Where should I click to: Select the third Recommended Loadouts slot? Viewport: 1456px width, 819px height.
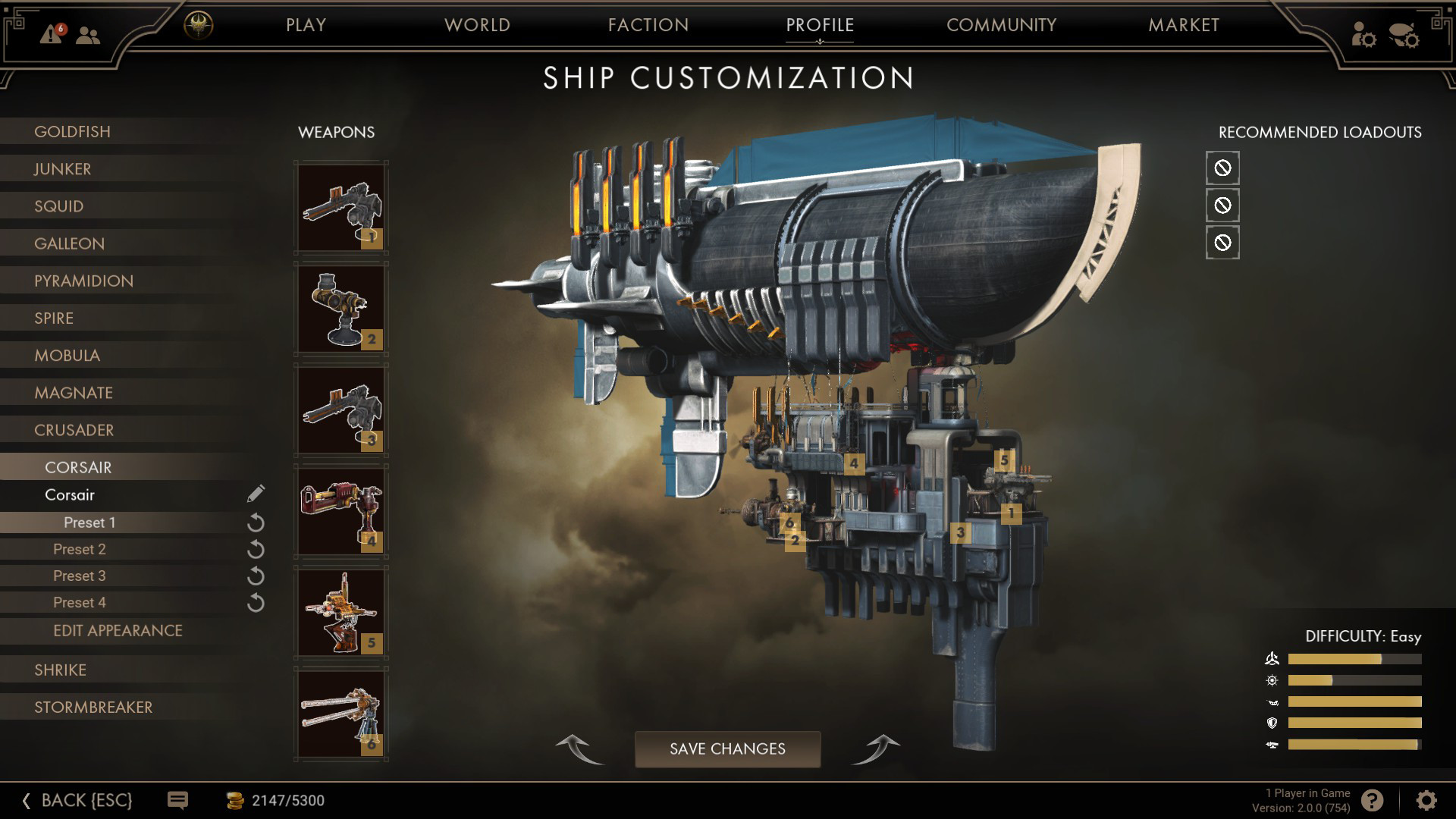(1222, 243)
